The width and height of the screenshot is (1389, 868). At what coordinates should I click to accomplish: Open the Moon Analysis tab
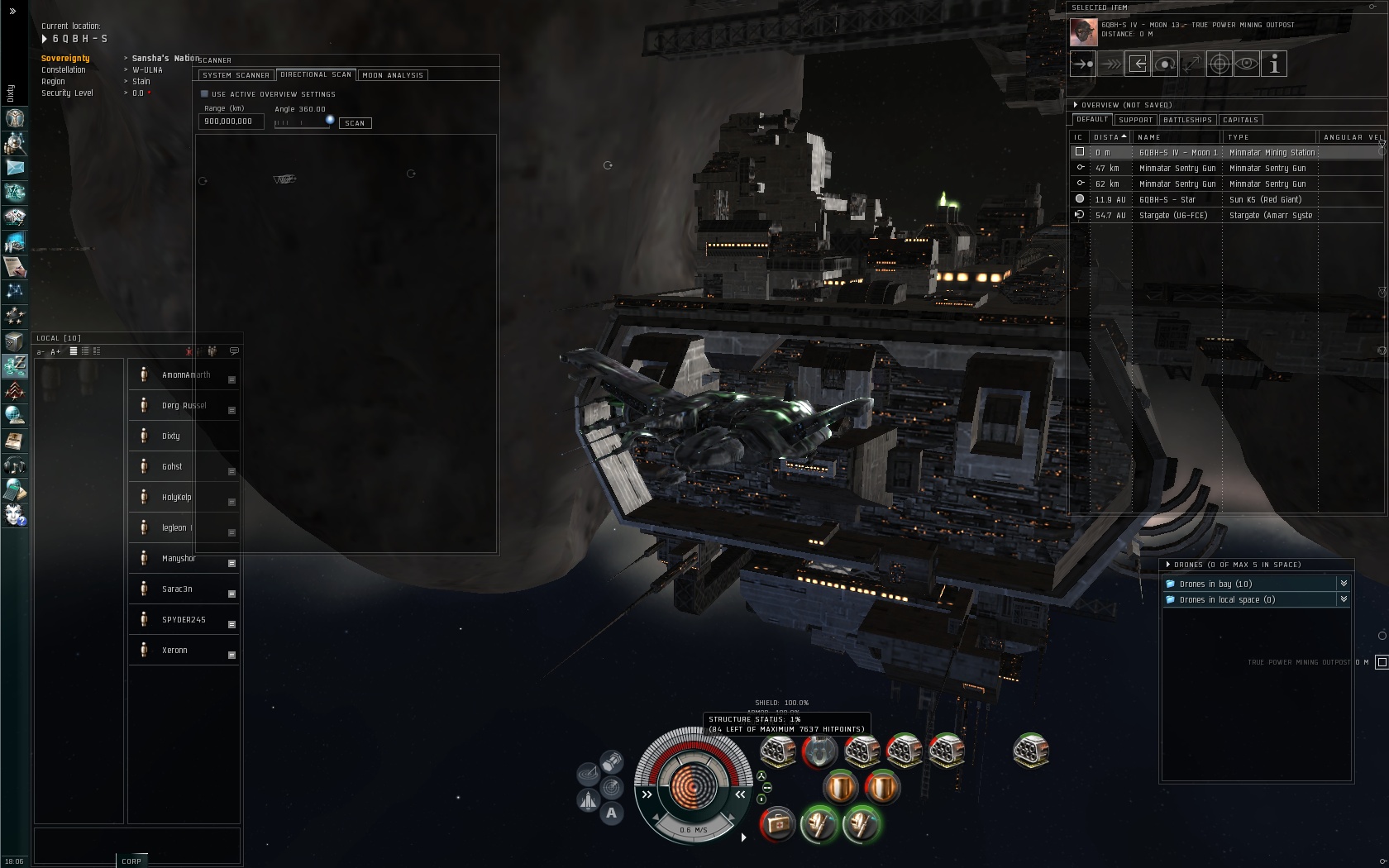point(393,75)
